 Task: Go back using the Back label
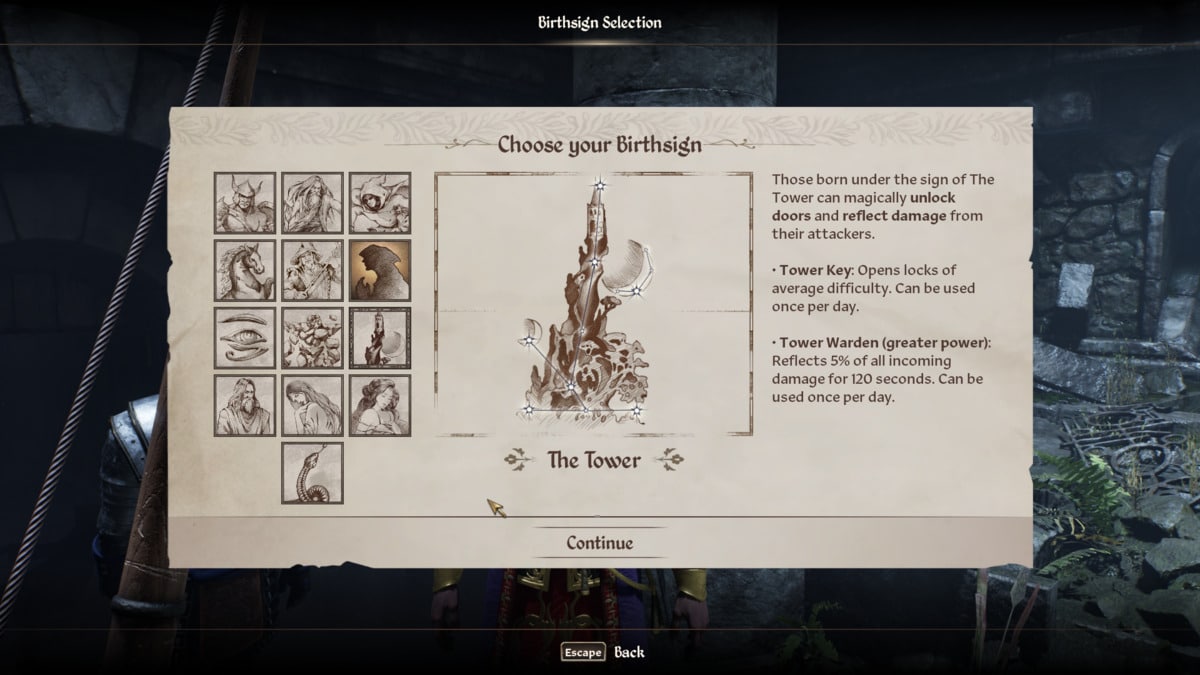(x=629, y=652)
